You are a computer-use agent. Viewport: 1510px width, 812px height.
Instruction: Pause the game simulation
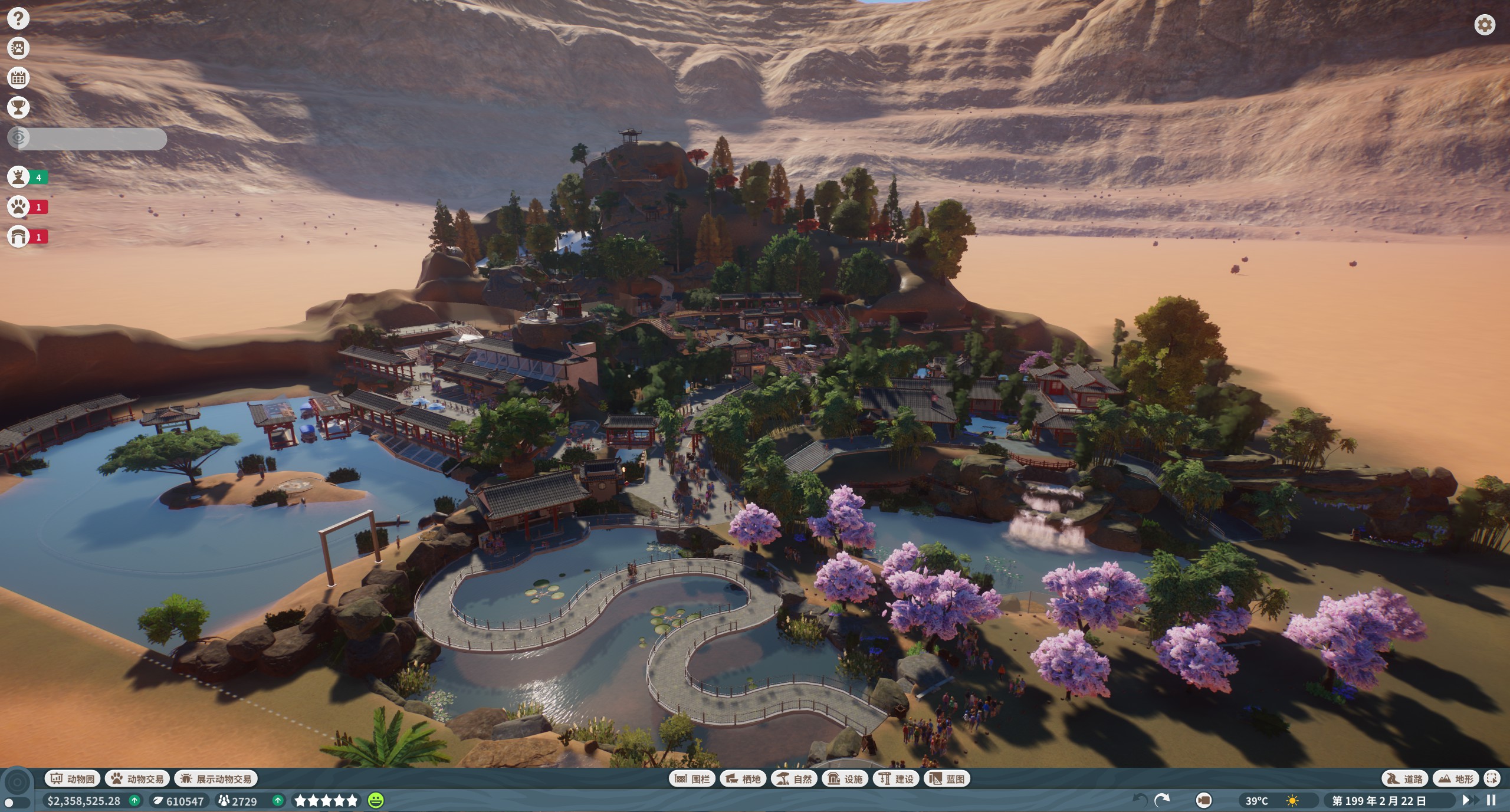tap(1491, 800)
